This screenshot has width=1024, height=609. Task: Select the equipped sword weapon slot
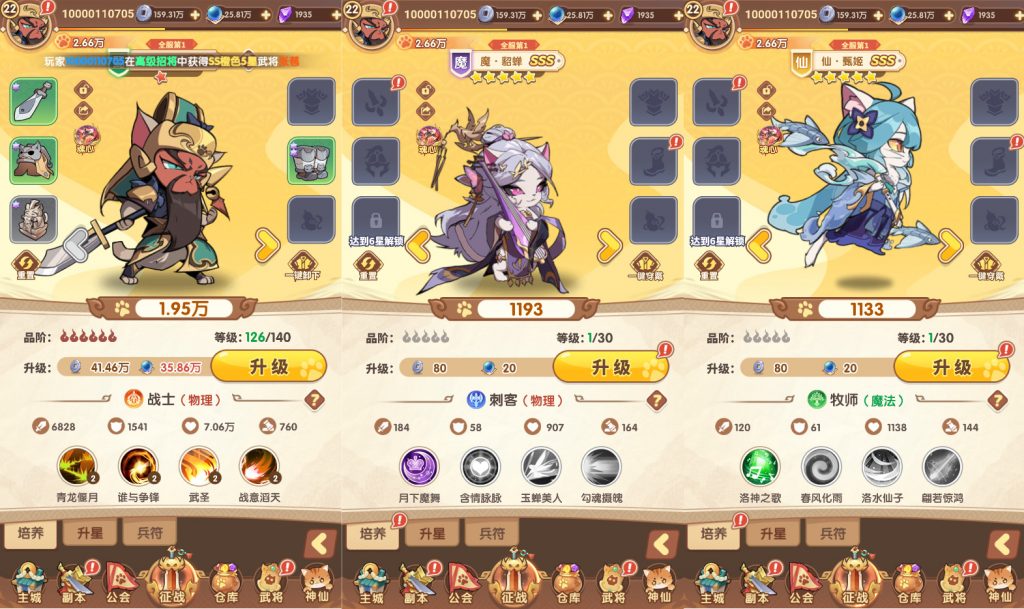[x=33, y=101]
